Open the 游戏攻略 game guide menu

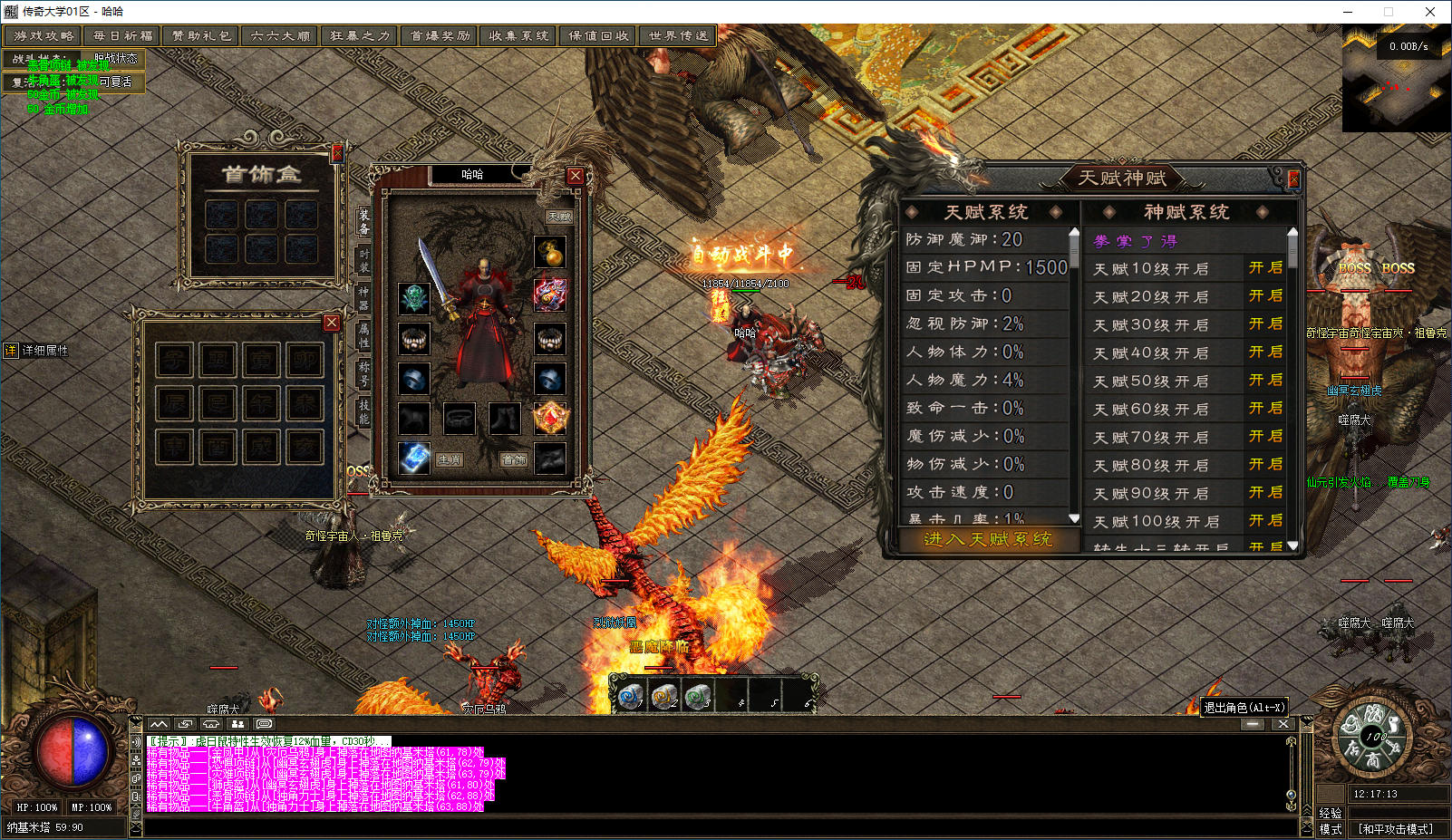[44, 36]
